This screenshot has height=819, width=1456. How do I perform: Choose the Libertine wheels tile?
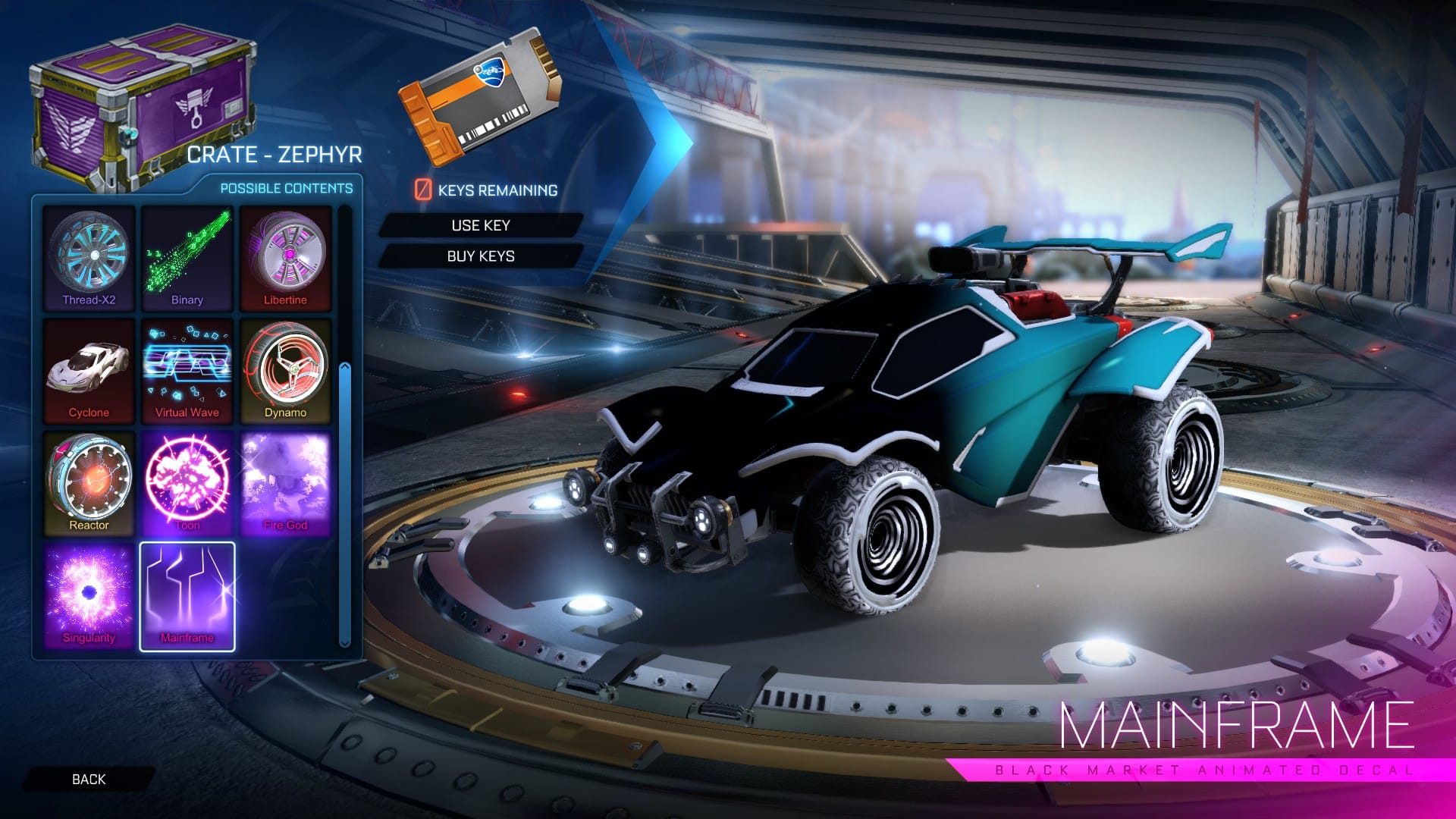click(286, 258)
